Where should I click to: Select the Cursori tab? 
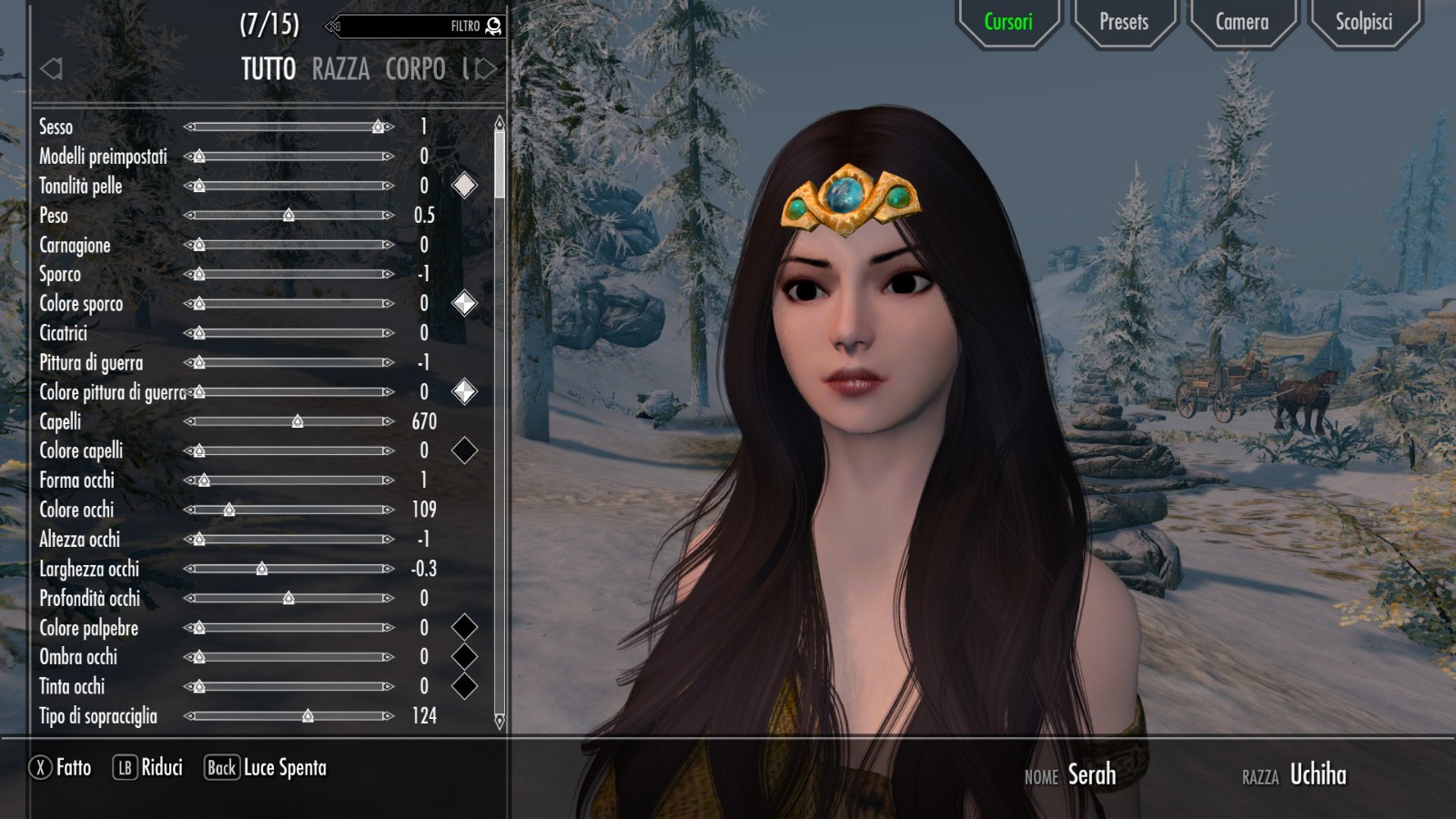point(1008,22)
